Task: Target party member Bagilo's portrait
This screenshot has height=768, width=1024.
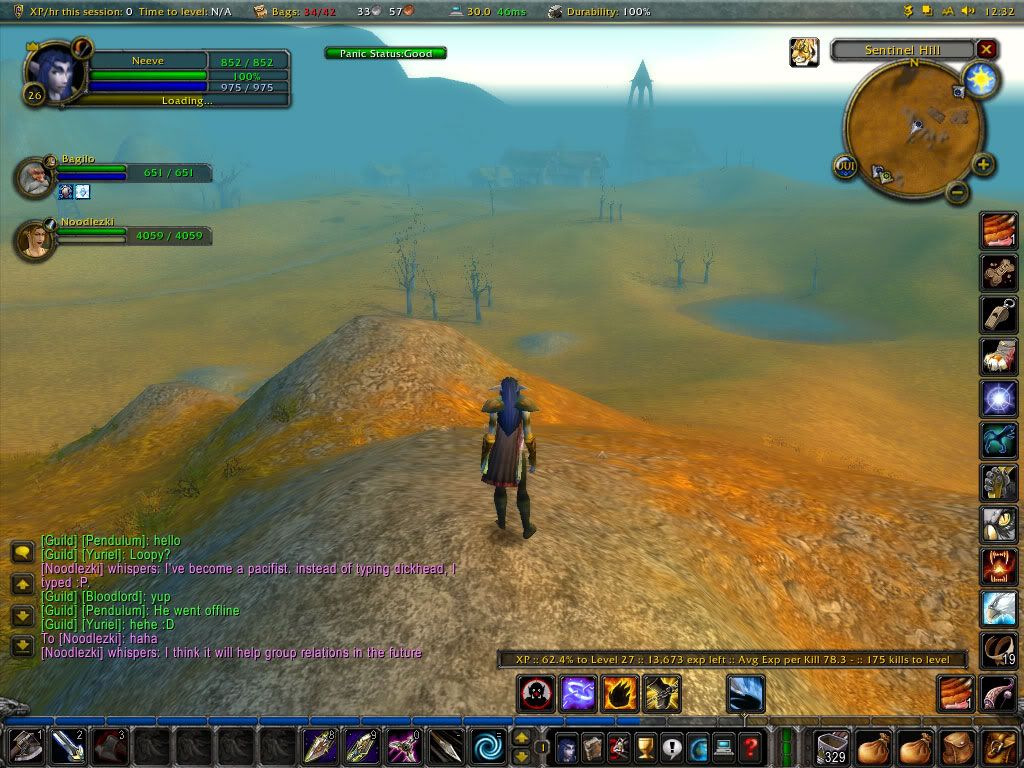Action: [x=35, y=177]
